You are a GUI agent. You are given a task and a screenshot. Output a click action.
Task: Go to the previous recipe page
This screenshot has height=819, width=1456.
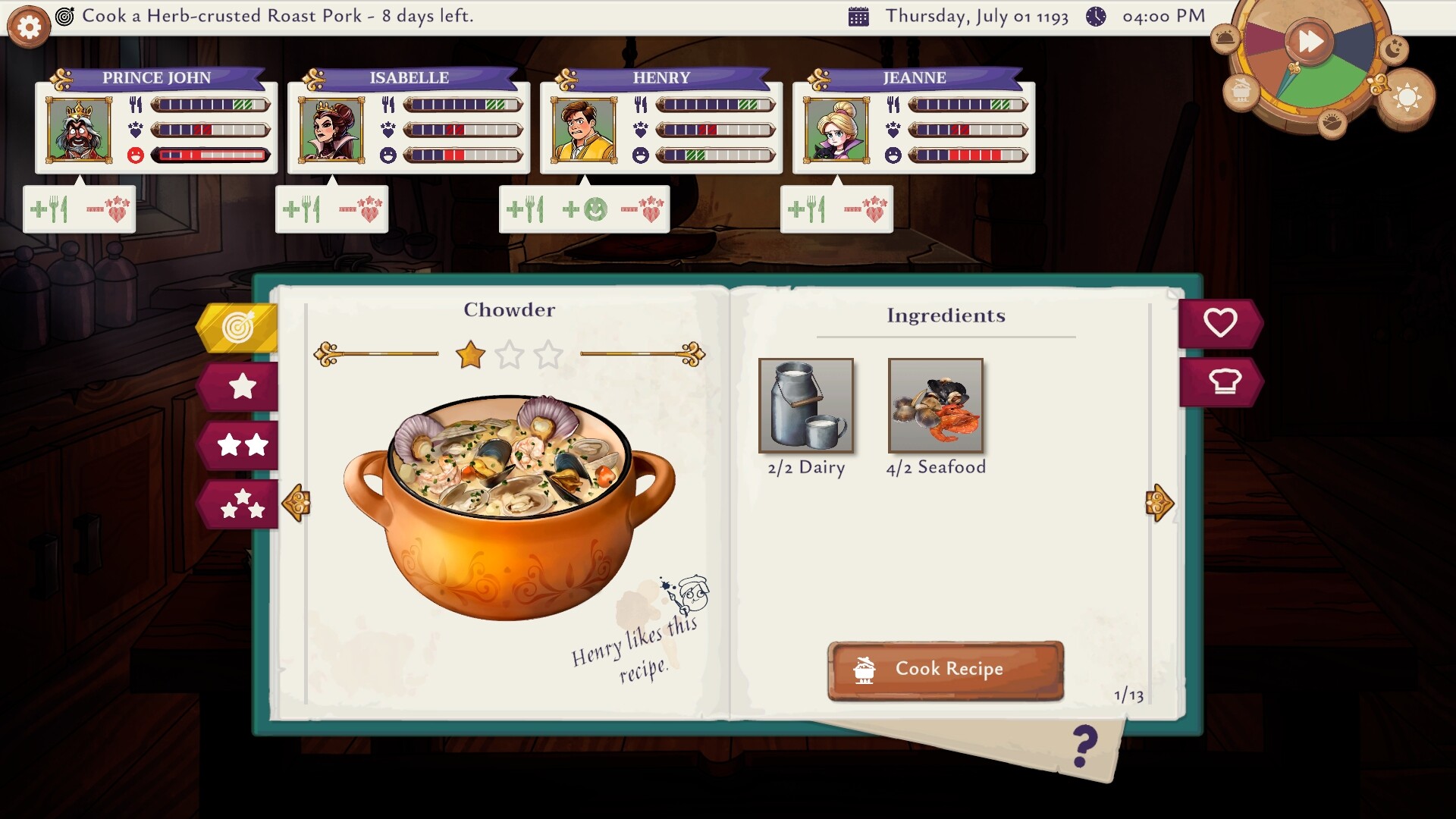(x=297, y=503)
